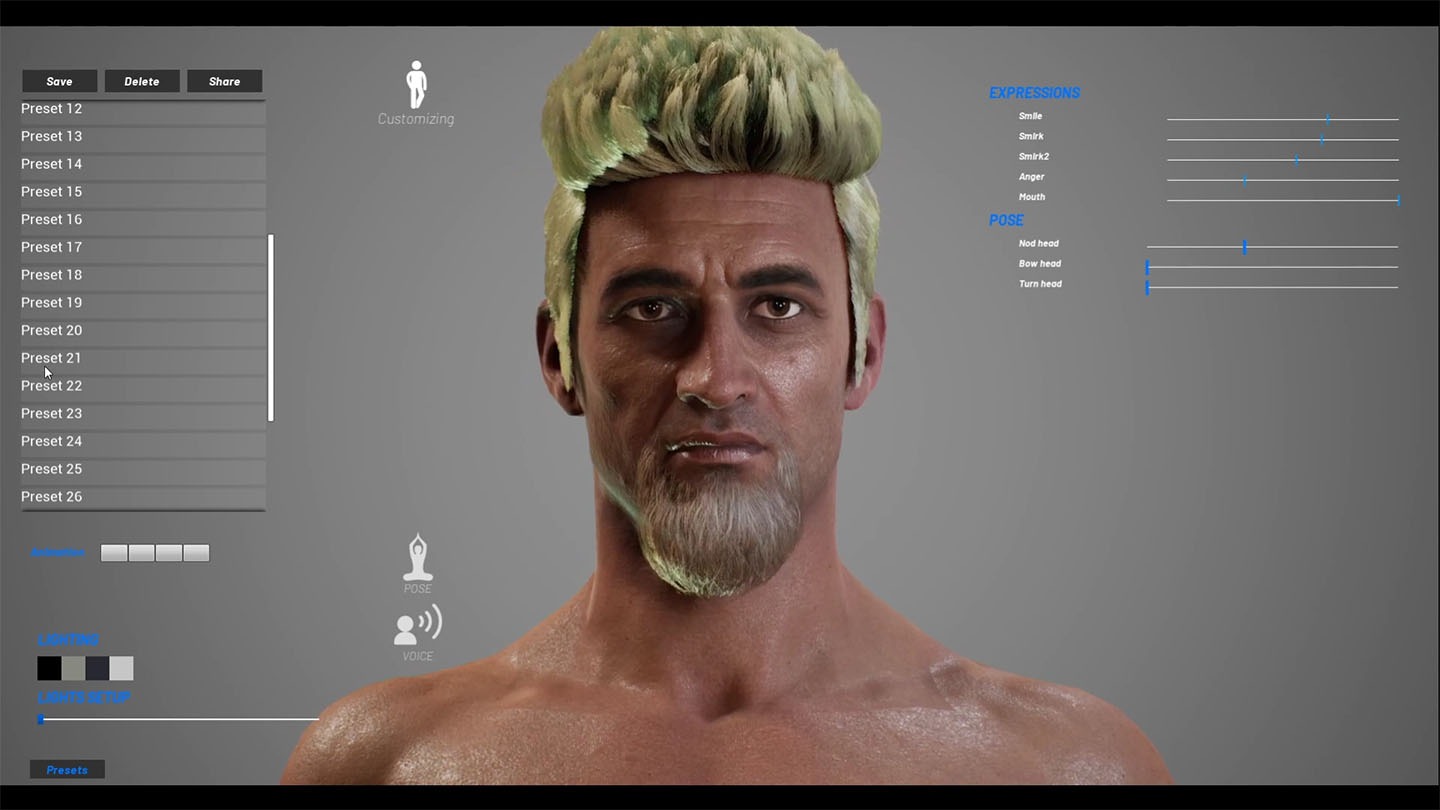
Task: Choose the light gray lighting swatch
Action: [121, 668]
